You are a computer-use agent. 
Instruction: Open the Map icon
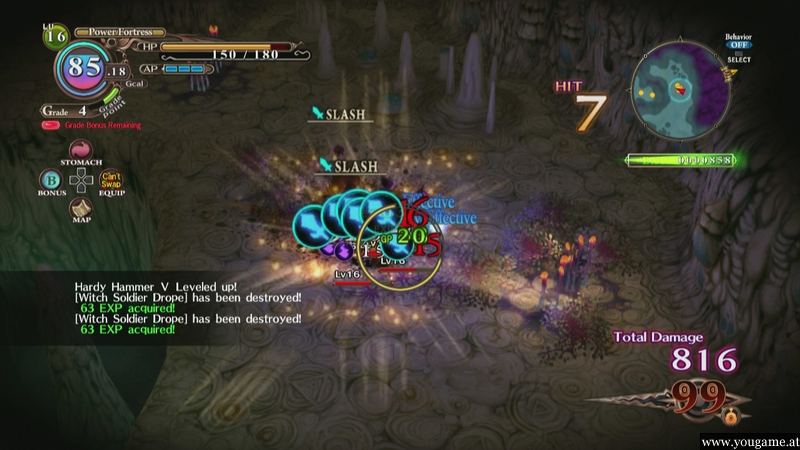tap(81, 208)
